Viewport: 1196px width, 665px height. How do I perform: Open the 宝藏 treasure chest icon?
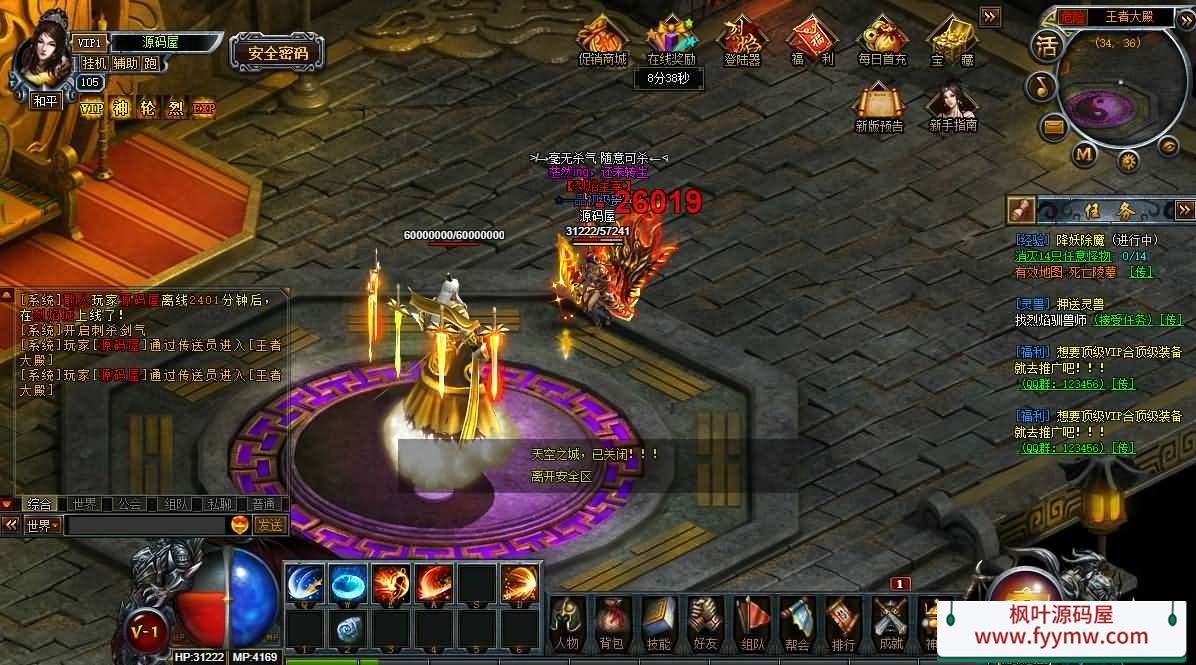(950, 40)
